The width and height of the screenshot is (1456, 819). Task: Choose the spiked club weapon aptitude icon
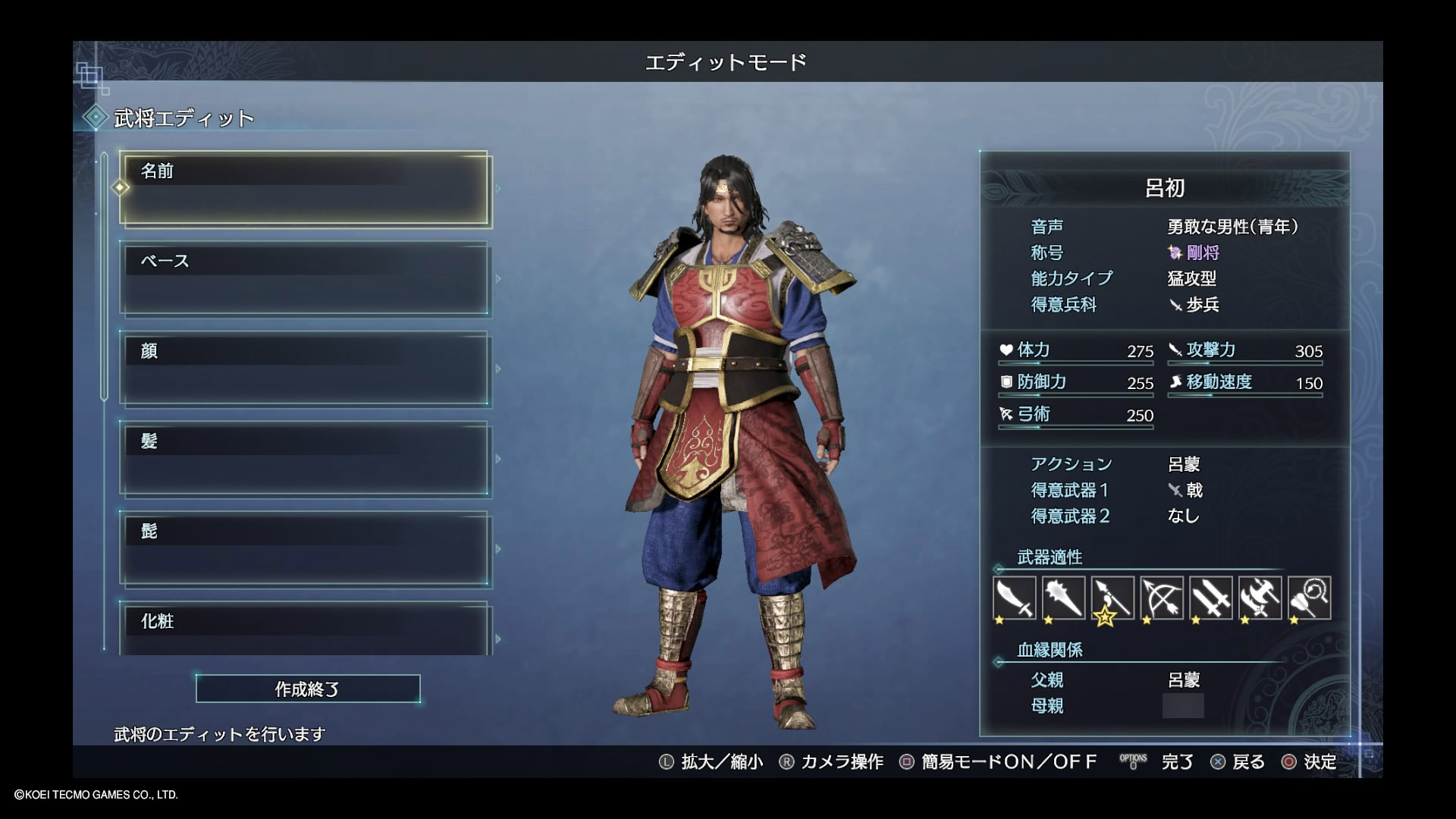click(1063, 598)
